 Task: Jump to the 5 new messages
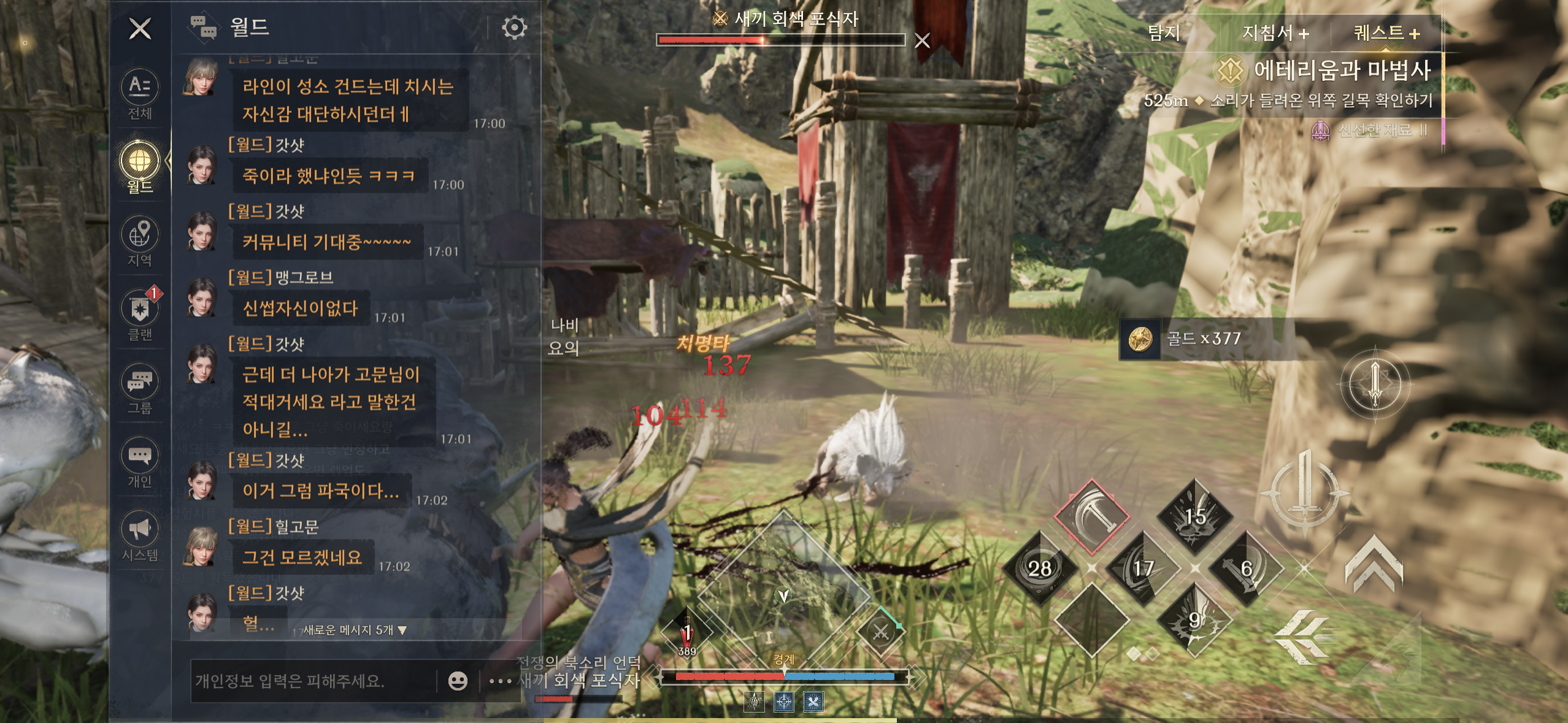(x=355, y=630)
